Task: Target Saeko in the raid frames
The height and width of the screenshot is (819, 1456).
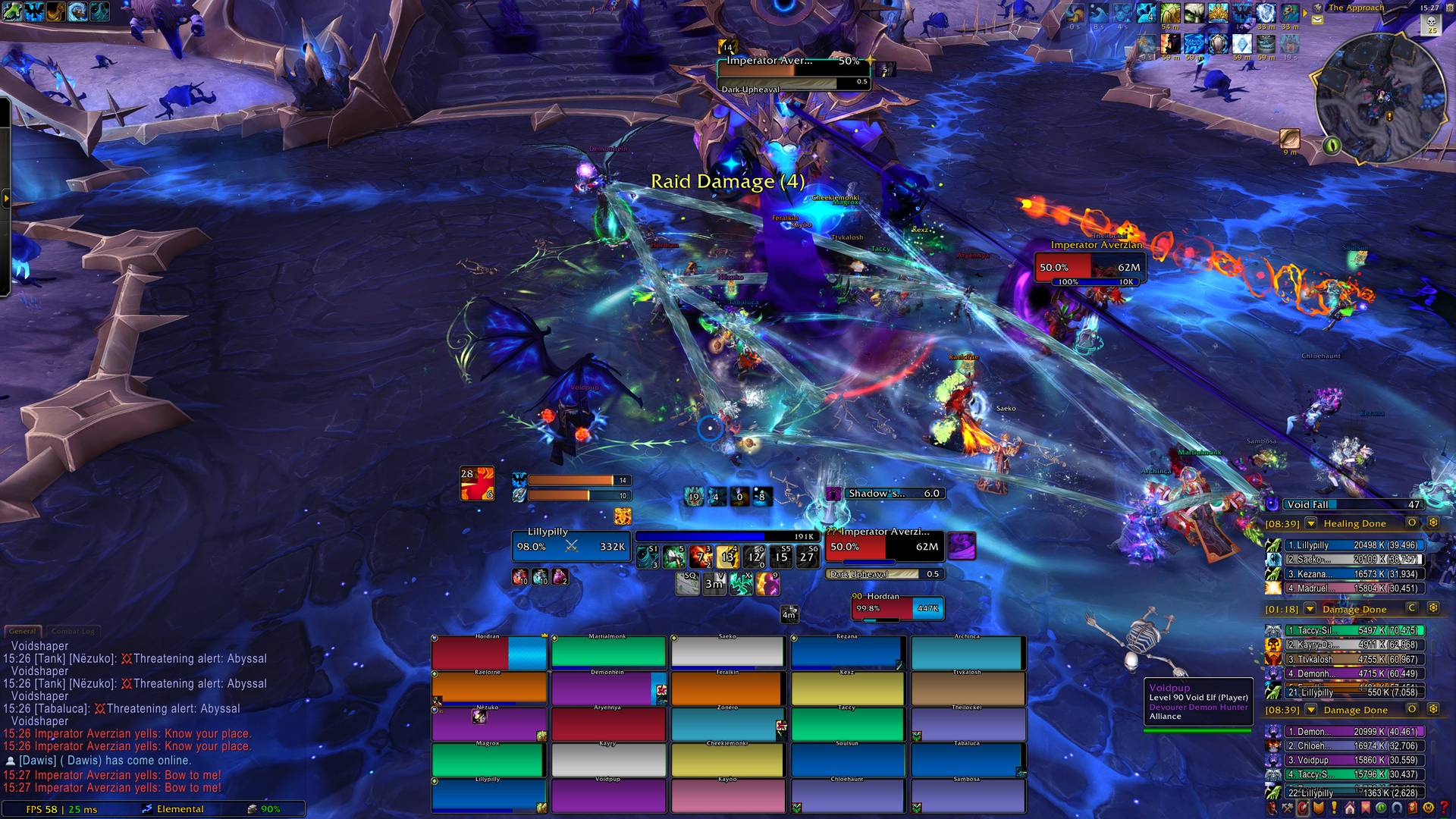Action: (726, 653)
